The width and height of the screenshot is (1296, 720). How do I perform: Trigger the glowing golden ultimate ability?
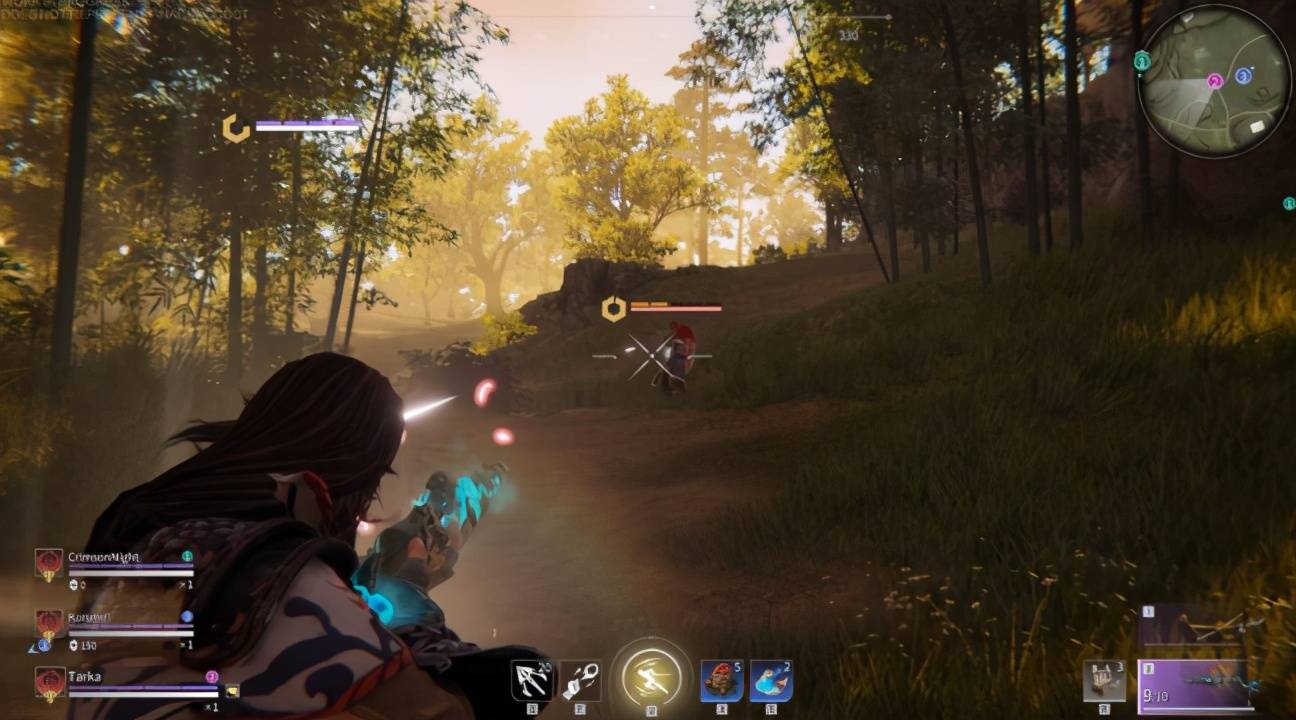651,678
